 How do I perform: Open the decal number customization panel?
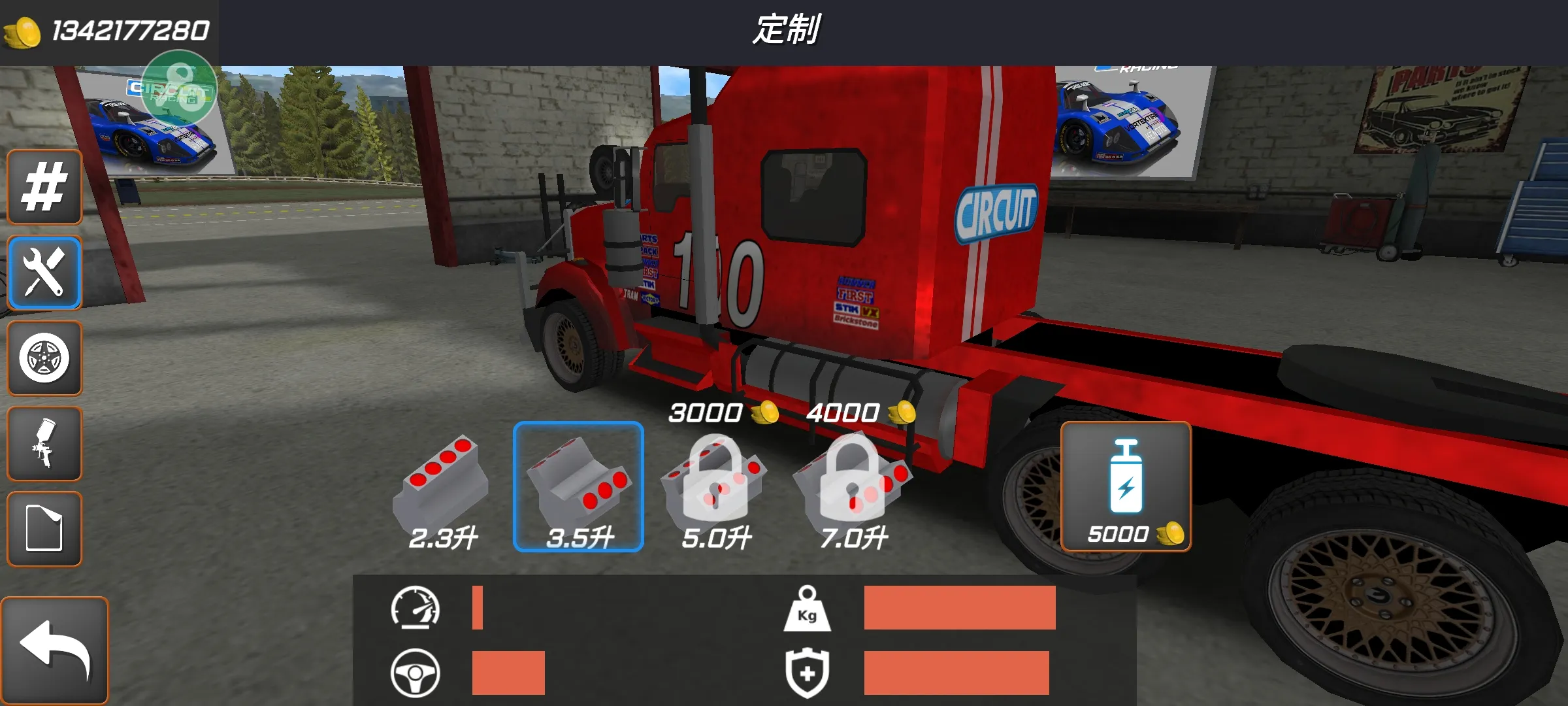(x=44, y=186)
